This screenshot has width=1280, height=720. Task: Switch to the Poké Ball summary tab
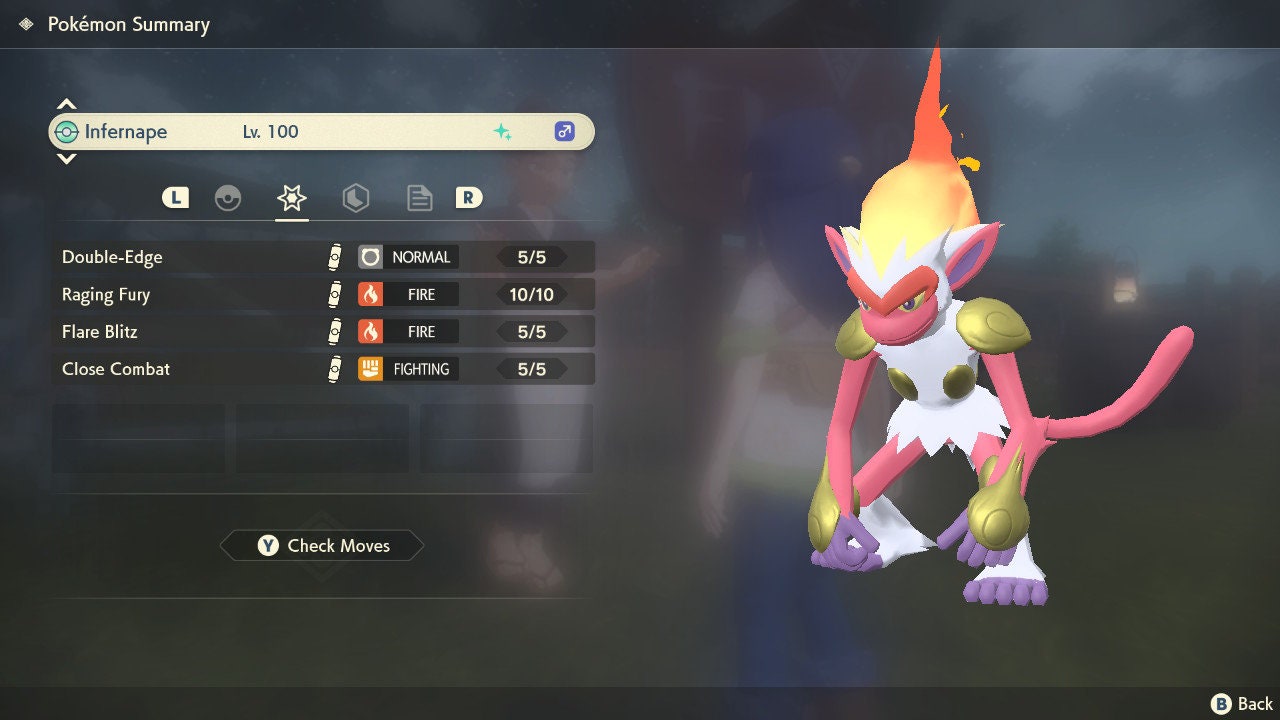[x=228, y=198]
